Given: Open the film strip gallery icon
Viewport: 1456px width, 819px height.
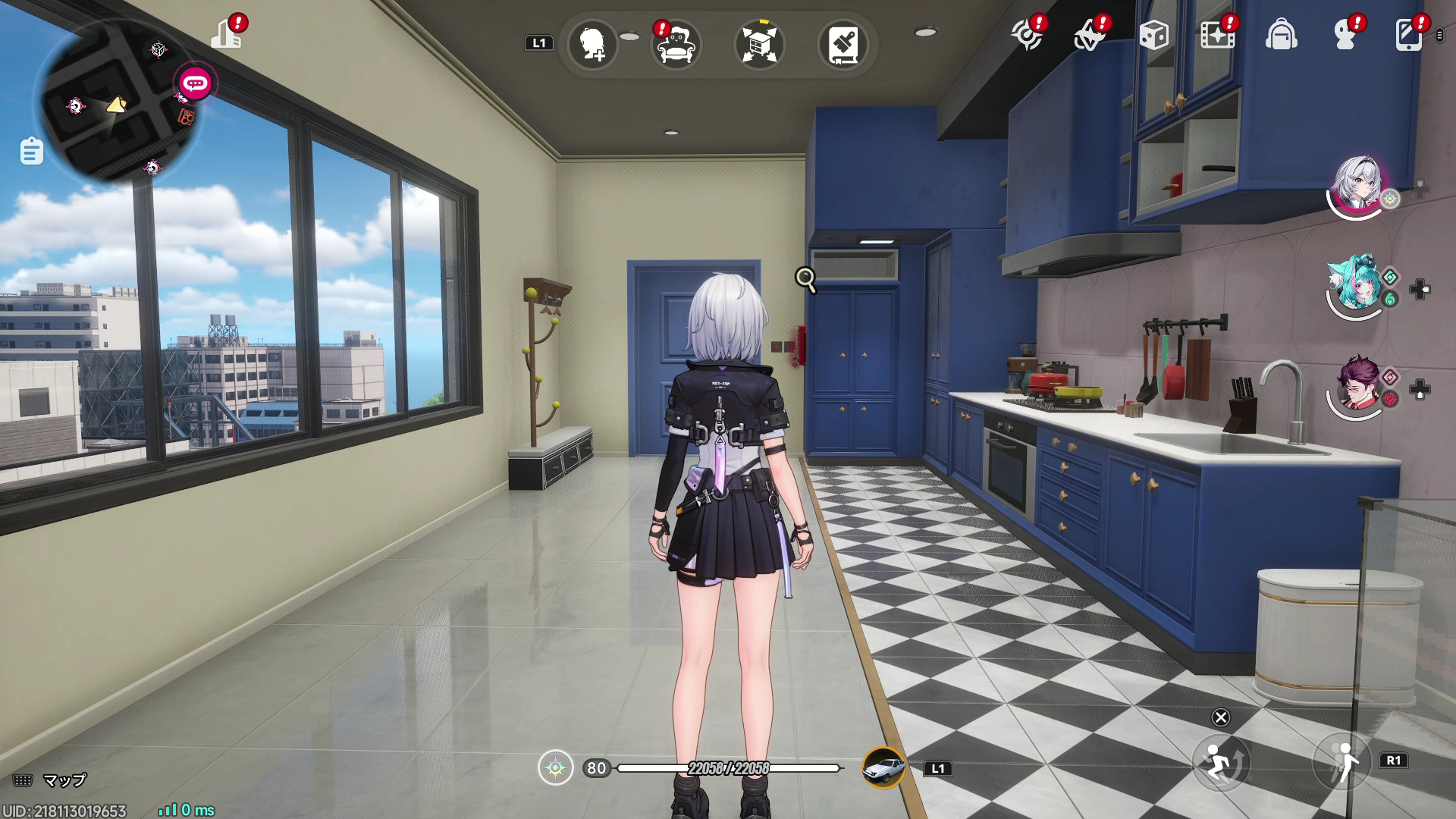Looking at the screenshot, I should 1217,35.
